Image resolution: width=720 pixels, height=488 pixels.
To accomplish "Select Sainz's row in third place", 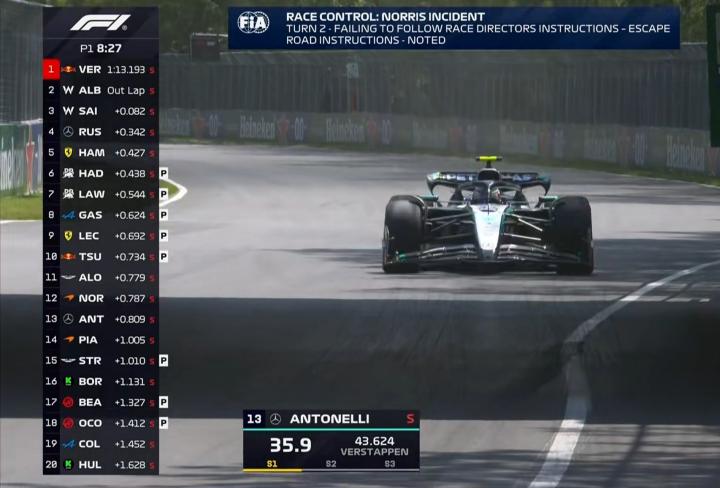I will (100, 111).
